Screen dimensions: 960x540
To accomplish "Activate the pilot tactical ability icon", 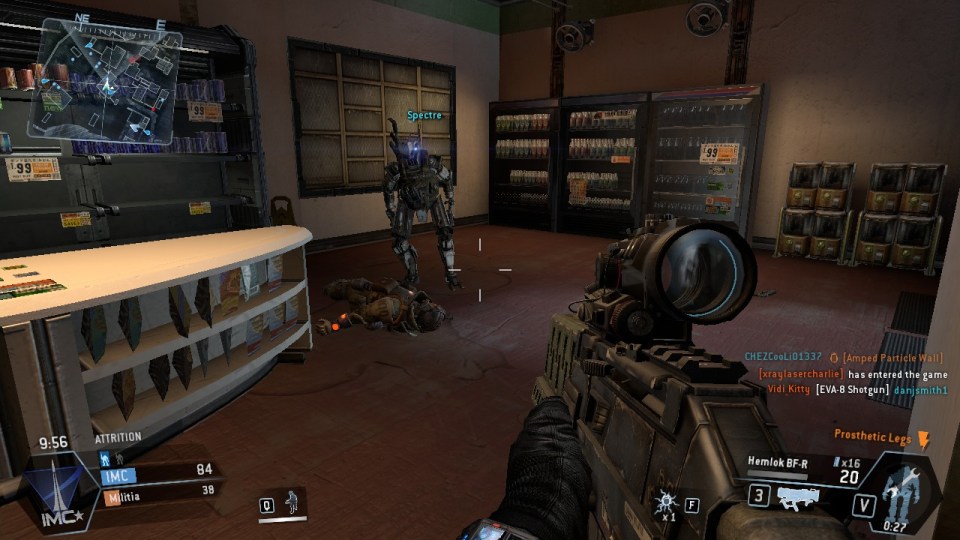I will (292, 501).
